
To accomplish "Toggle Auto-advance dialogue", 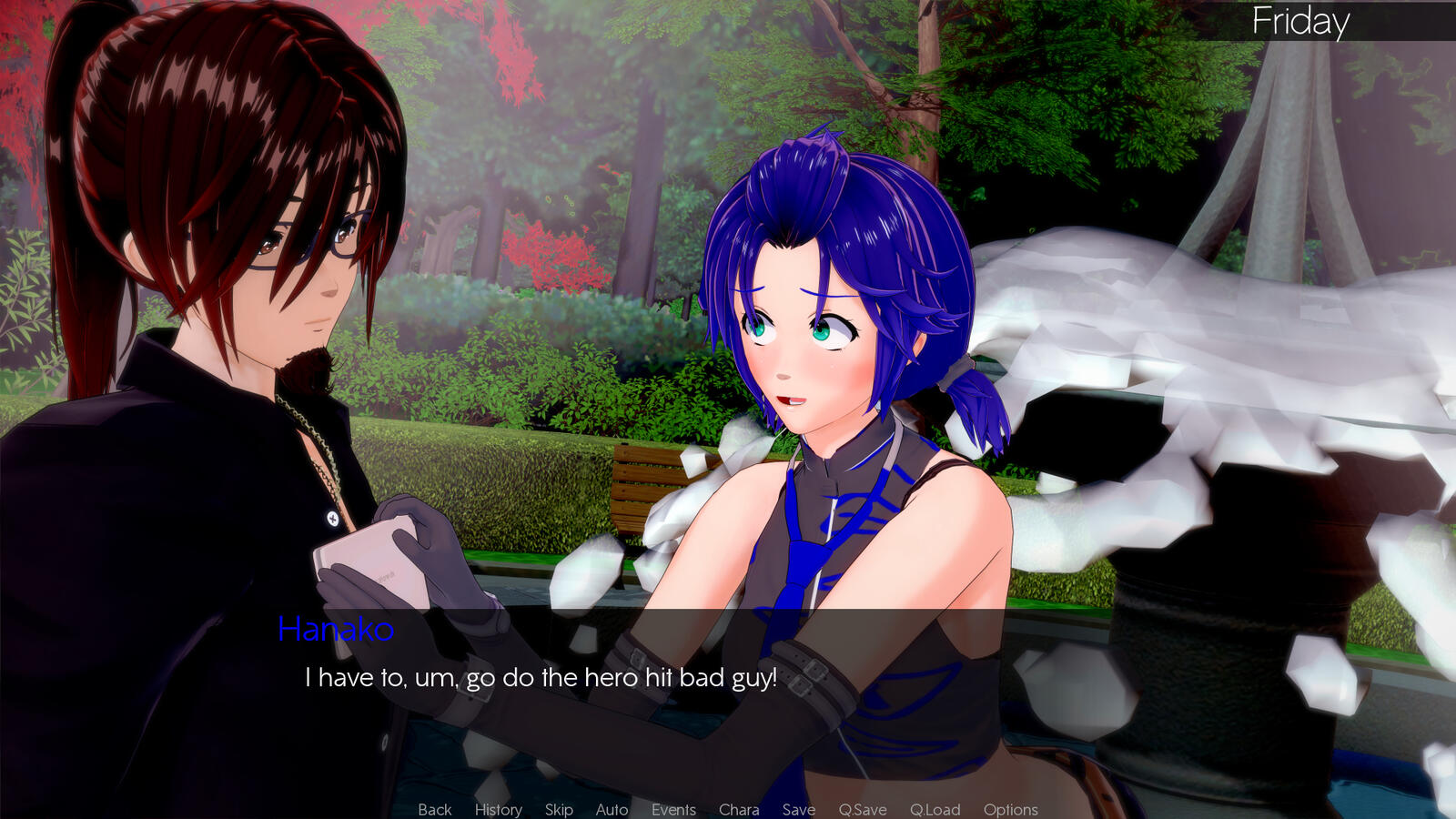I will coord(612,809).
